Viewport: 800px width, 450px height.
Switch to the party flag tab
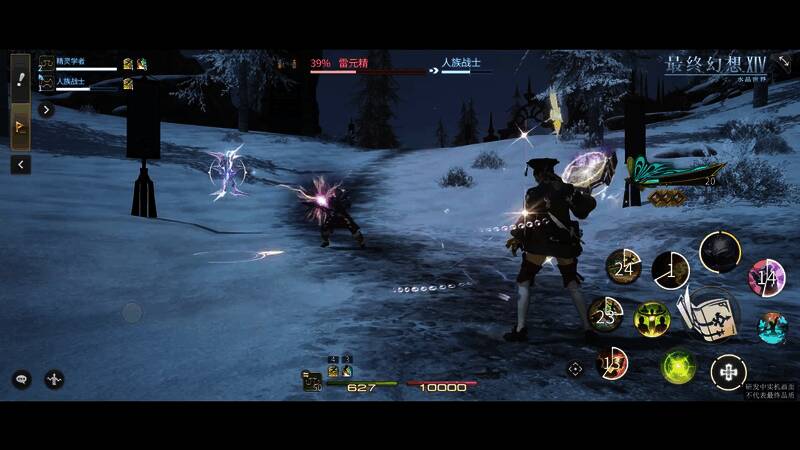tap(20, 127)
